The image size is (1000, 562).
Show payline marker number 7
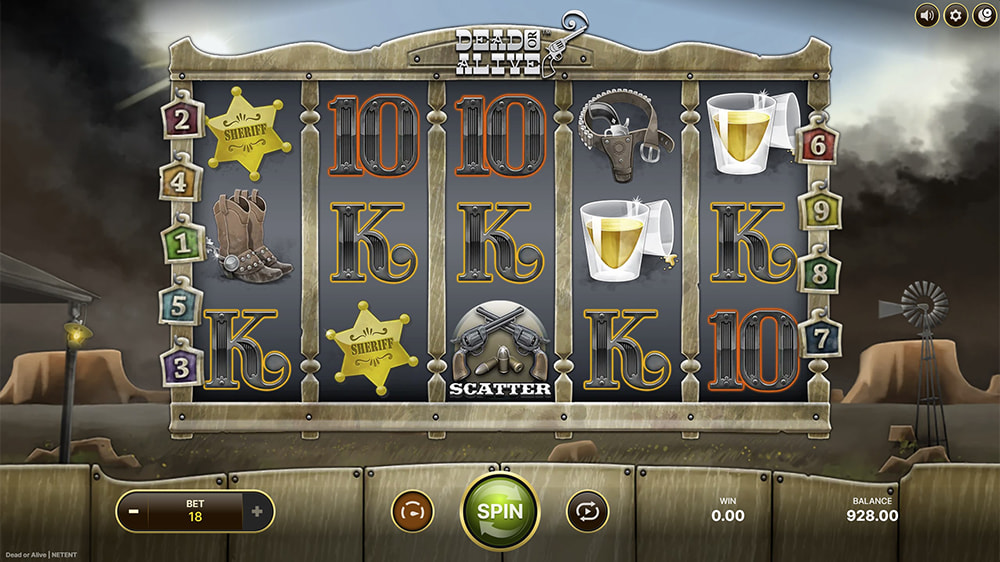tap(820, 339)
